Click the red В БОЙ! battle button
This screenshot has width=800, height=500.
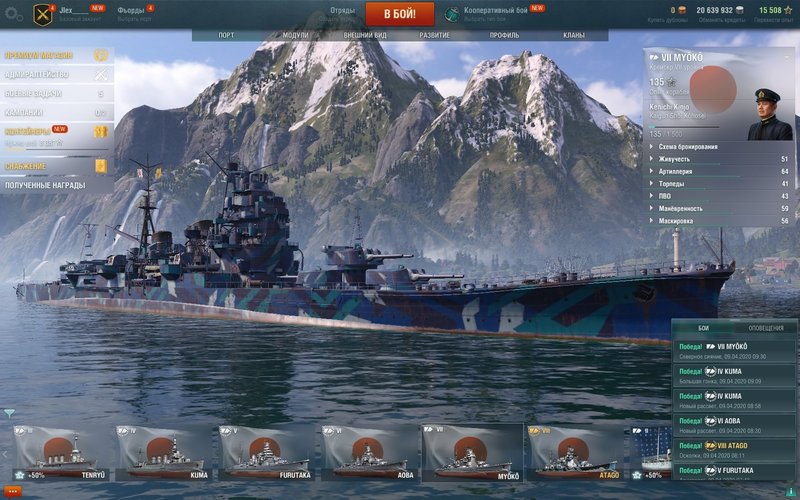(399, 14)
